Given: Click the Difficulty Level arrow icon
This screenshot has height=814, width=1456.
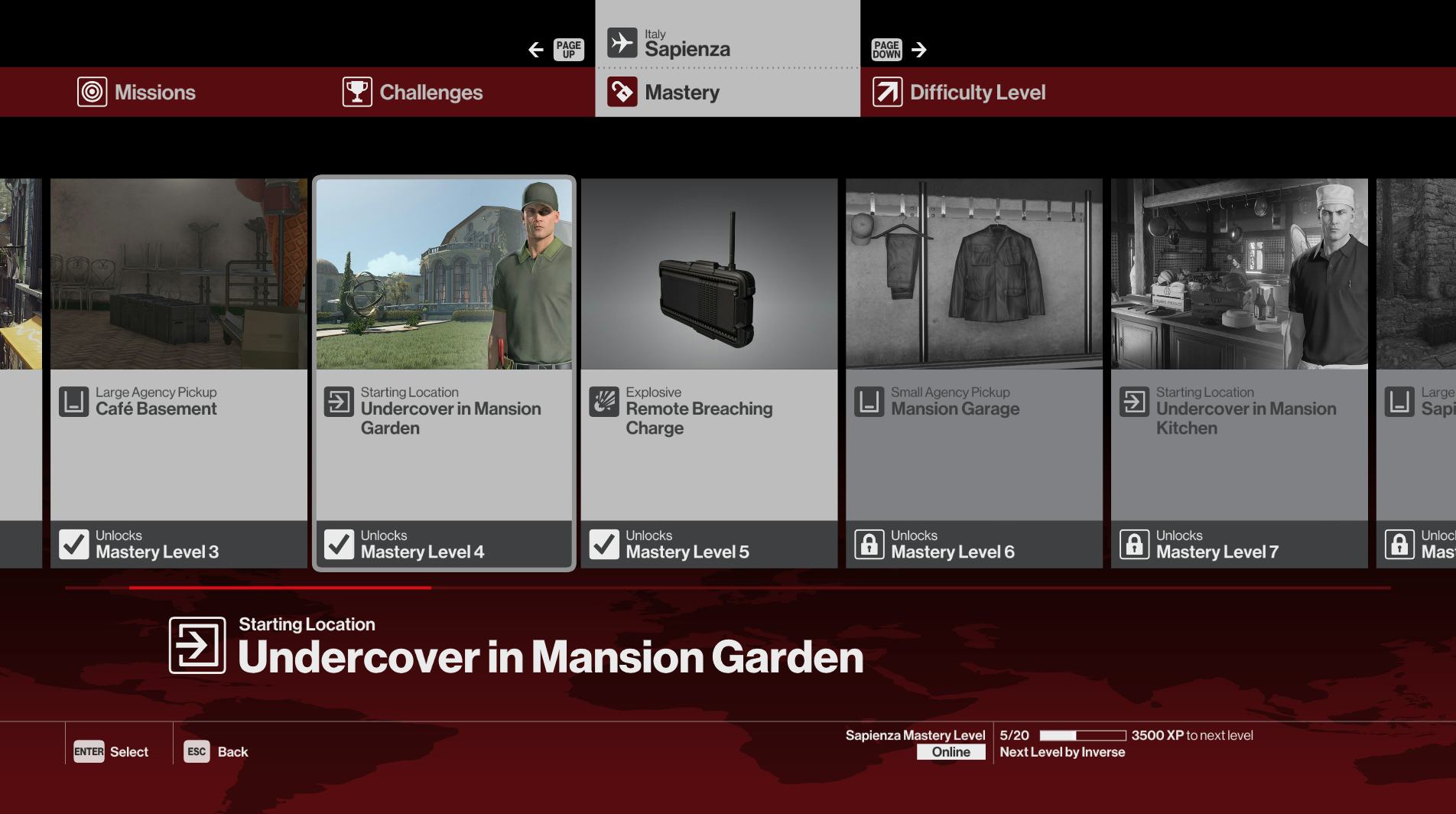Looking at the screenshot, I should pyautogui.click(x=886, y=92).
